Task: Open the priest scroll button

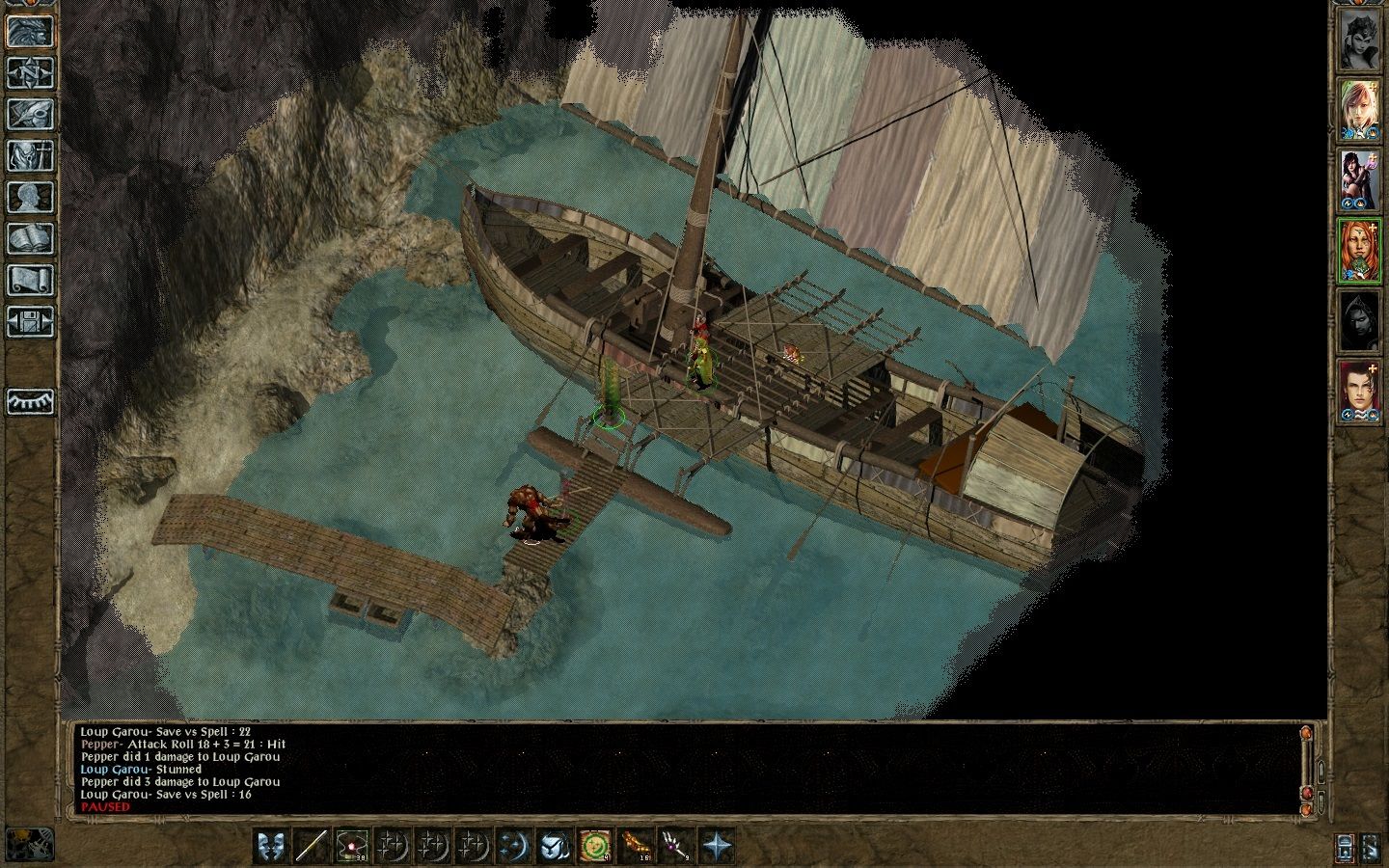Action: (x=30, y=280)
